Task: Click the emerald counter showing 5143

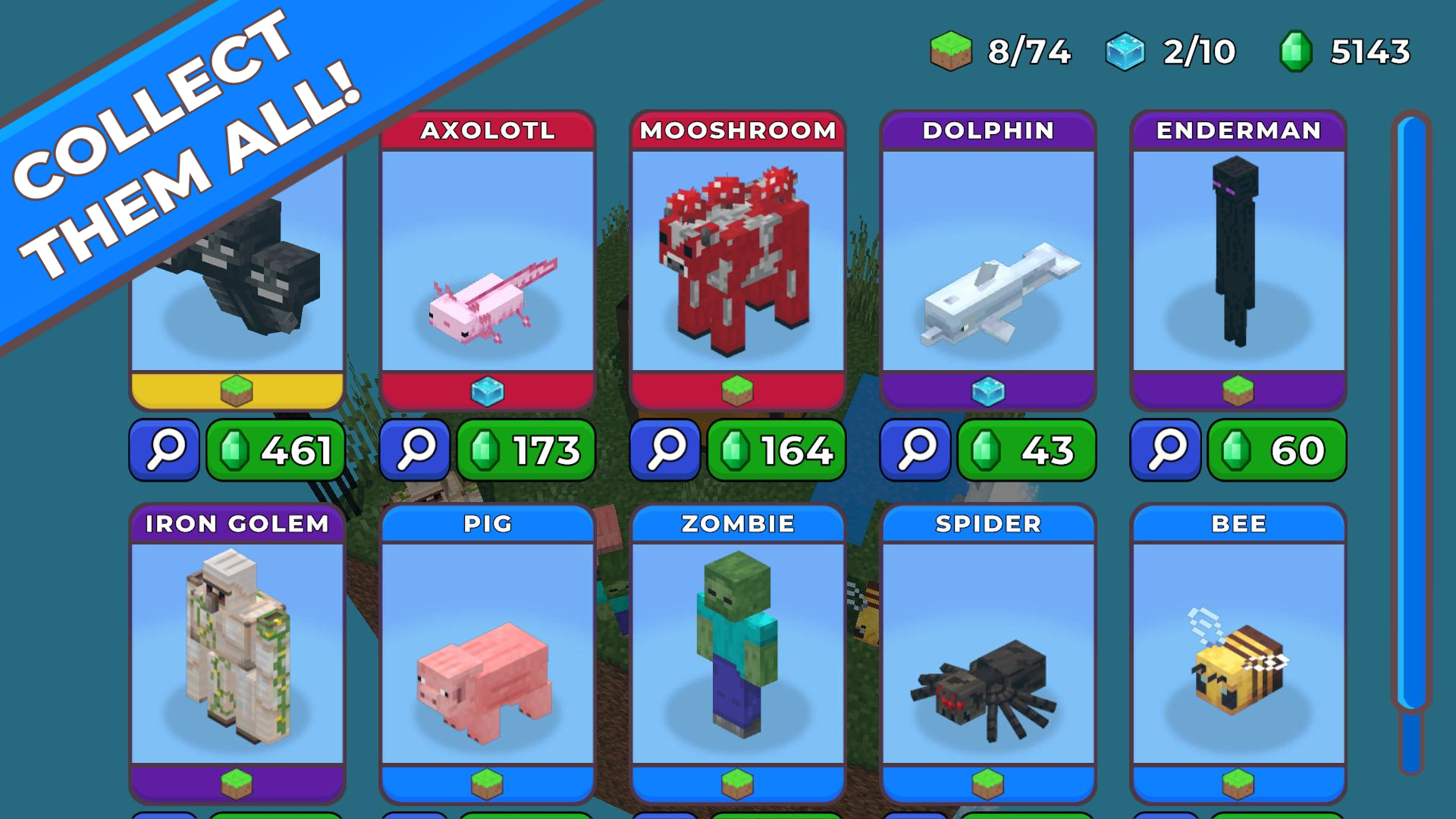Action: (x=1350, y=51)
